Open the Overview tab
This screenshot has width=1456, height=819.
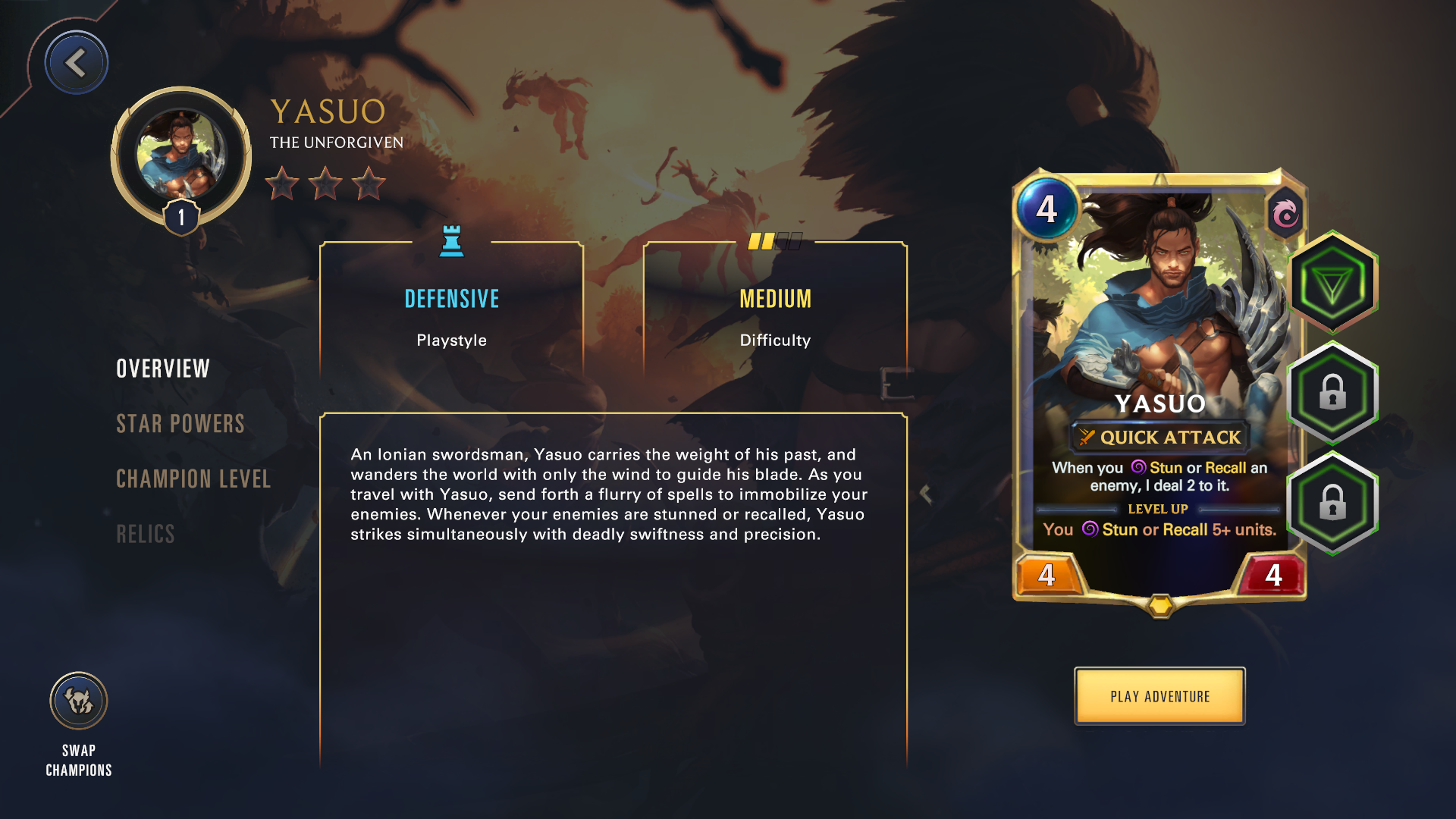[163, 369]
